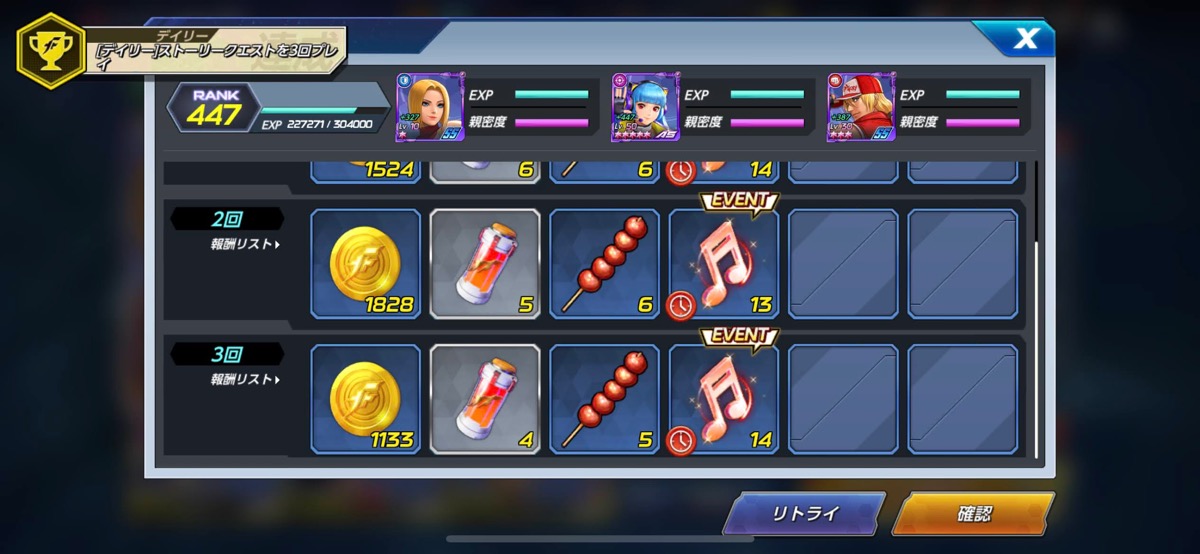View the blue-haired fighter character portrait

(x=645, y=108)
